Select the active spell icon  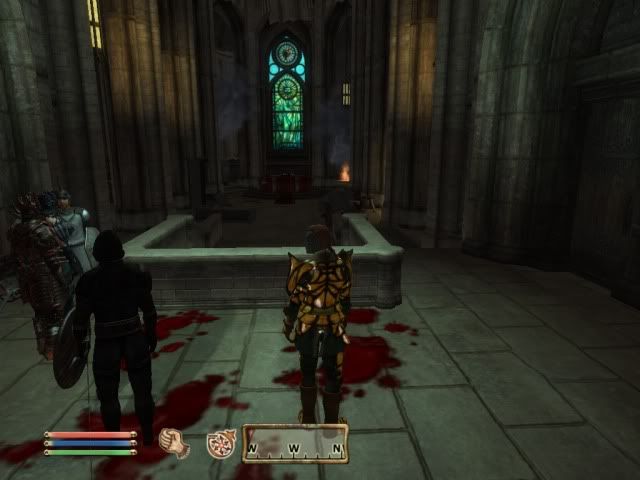coord(220,443)
